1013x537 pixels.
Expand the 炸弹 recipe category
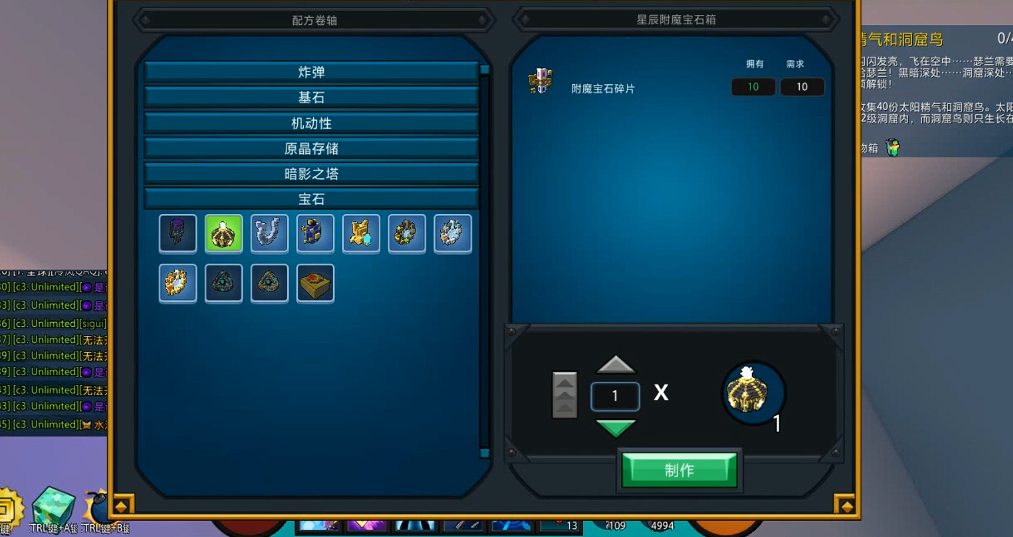(x=311, y=72)
